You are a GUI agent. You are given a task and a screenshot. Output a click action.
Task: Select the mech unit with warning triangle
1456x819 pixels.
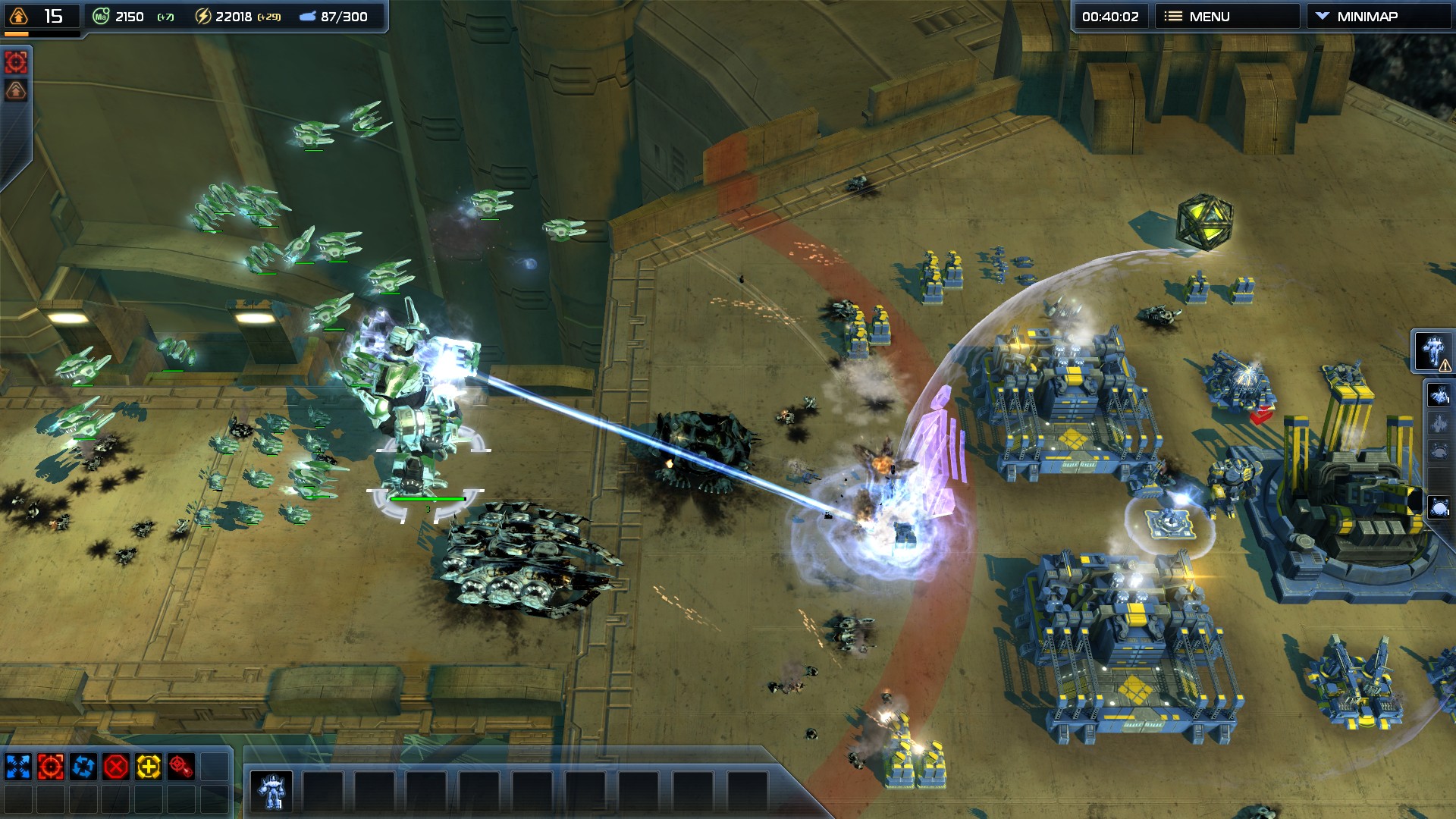tap(1432, 351)
